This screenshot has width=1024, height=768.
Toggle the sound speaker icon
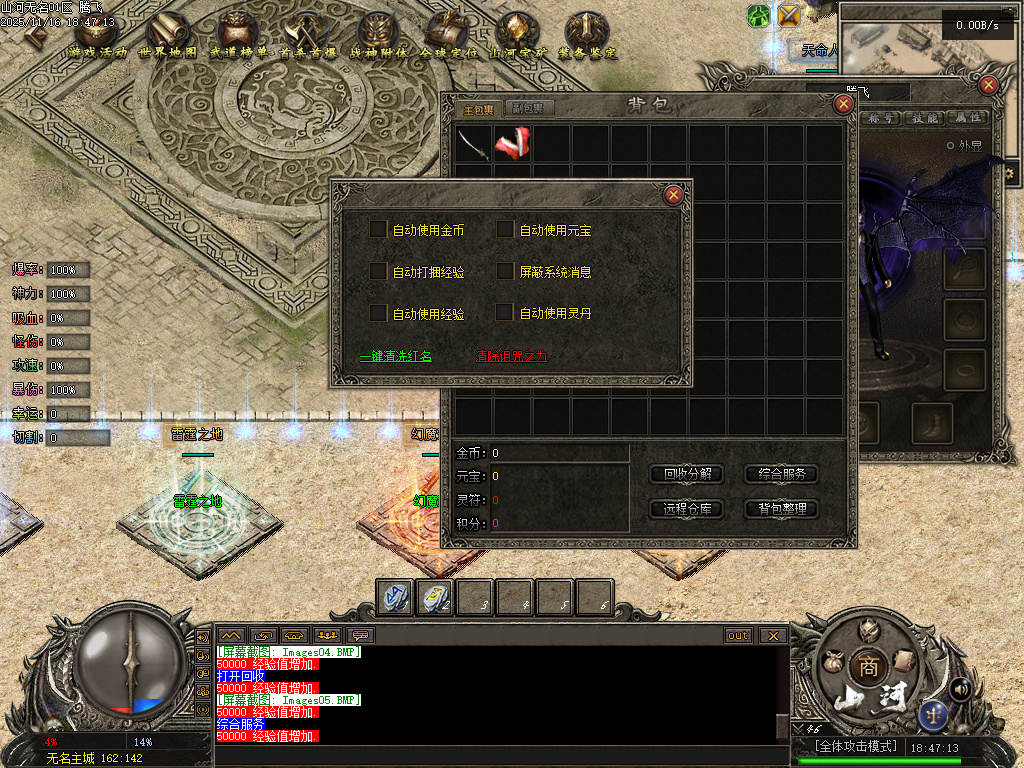pos(961,688)
